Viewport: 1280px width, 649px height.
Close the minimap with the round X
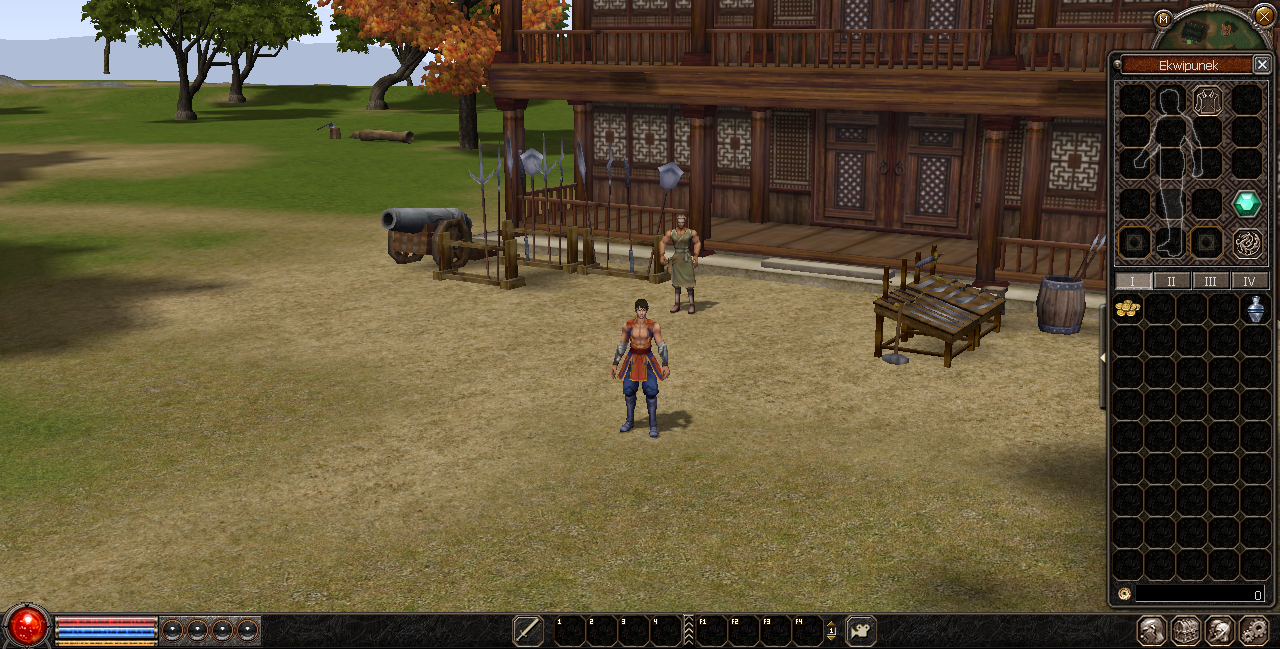1264,16
